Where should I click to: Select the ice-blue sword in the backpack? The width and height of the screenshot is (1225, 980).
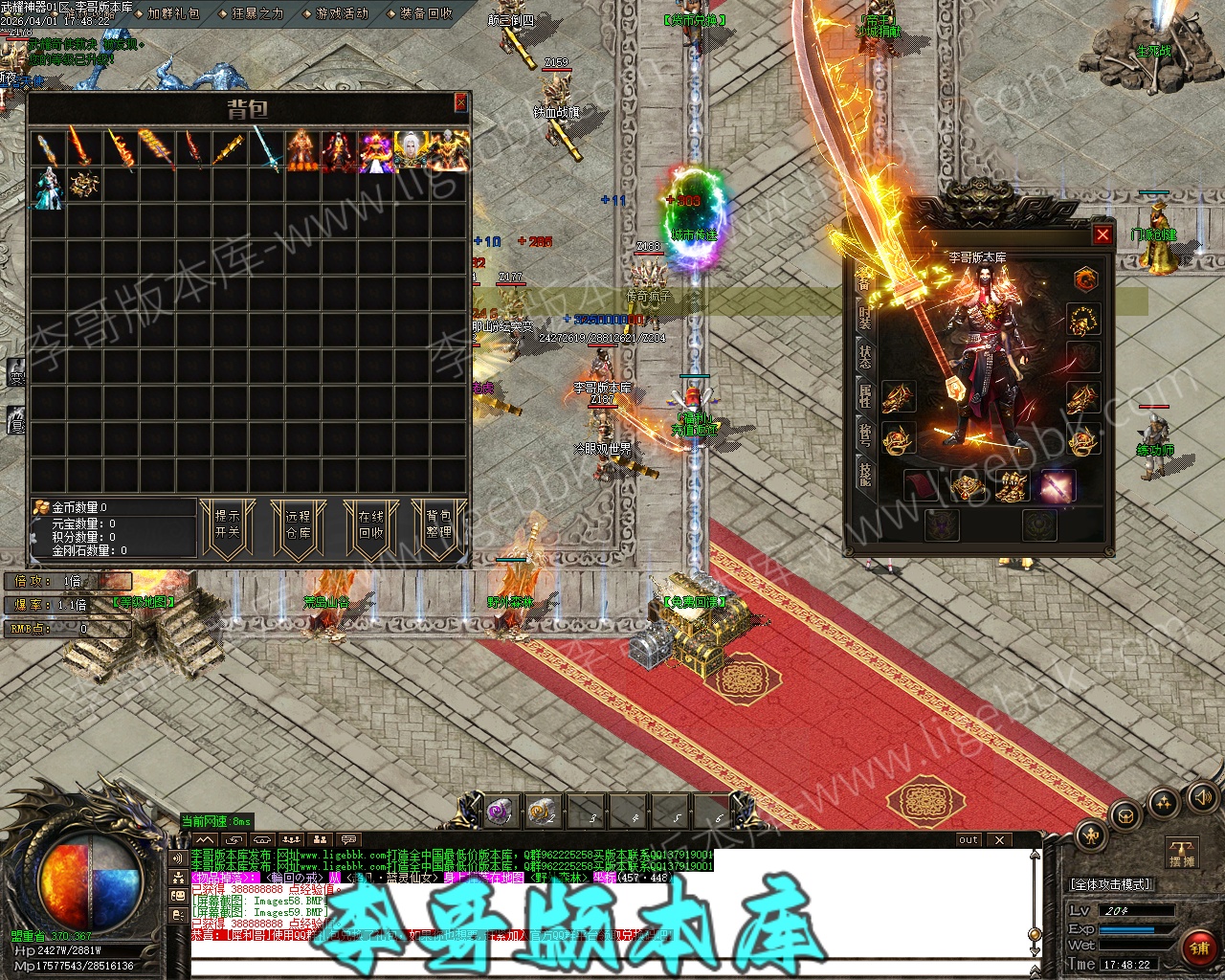pos(266,151)
